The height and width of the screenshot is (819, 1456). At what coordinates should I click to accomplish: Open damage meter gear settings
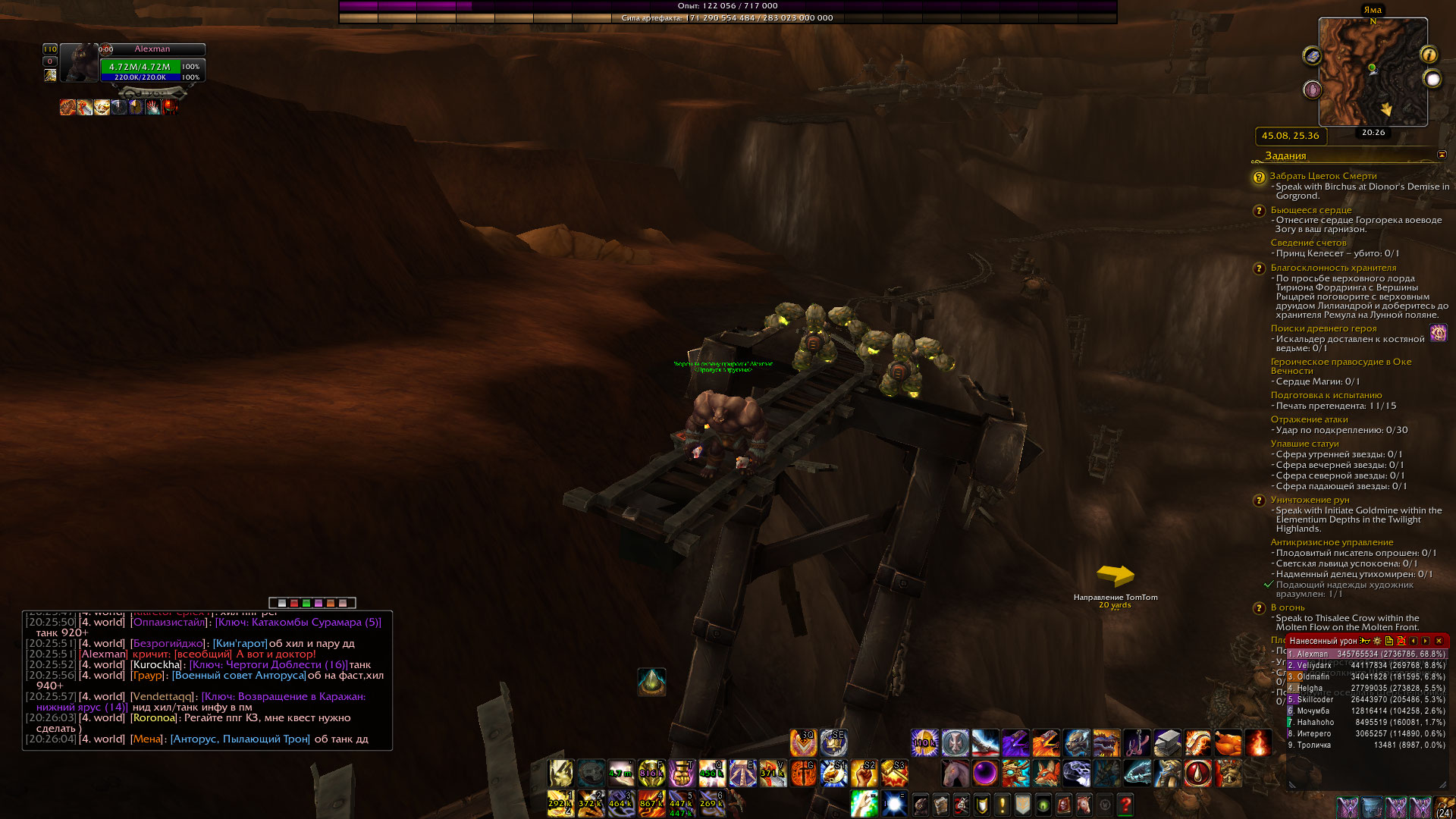coord(1378,641)
